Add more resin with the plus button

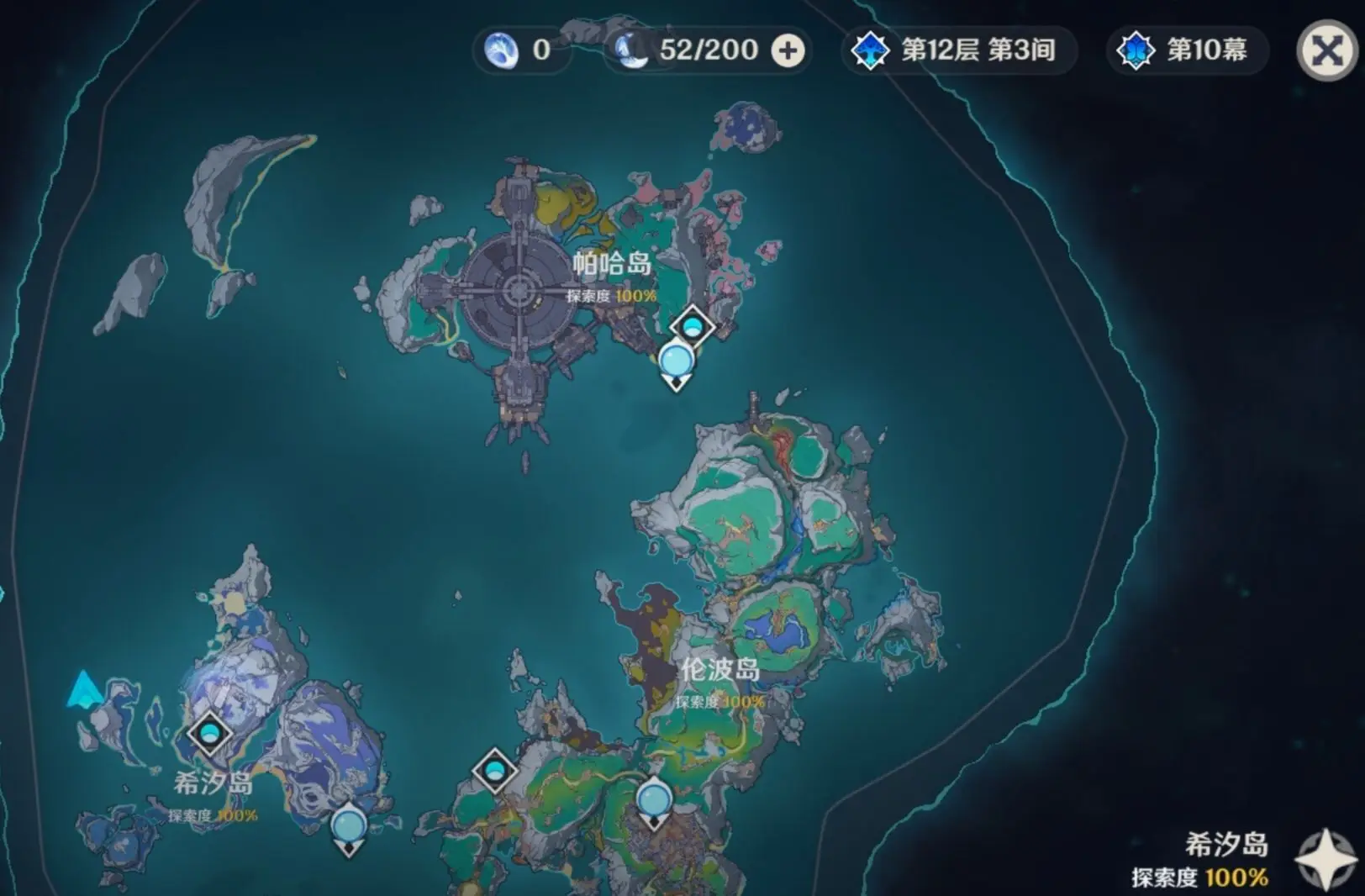click(788, 50)
